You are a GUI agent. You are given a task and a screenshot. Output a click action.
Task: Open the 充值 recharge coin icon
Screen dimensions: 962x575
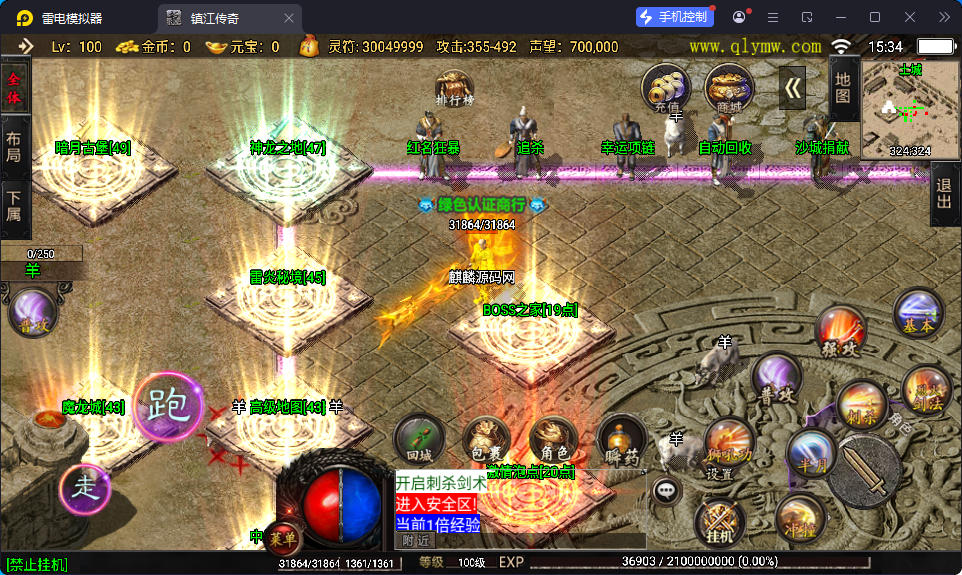[665, 88]
